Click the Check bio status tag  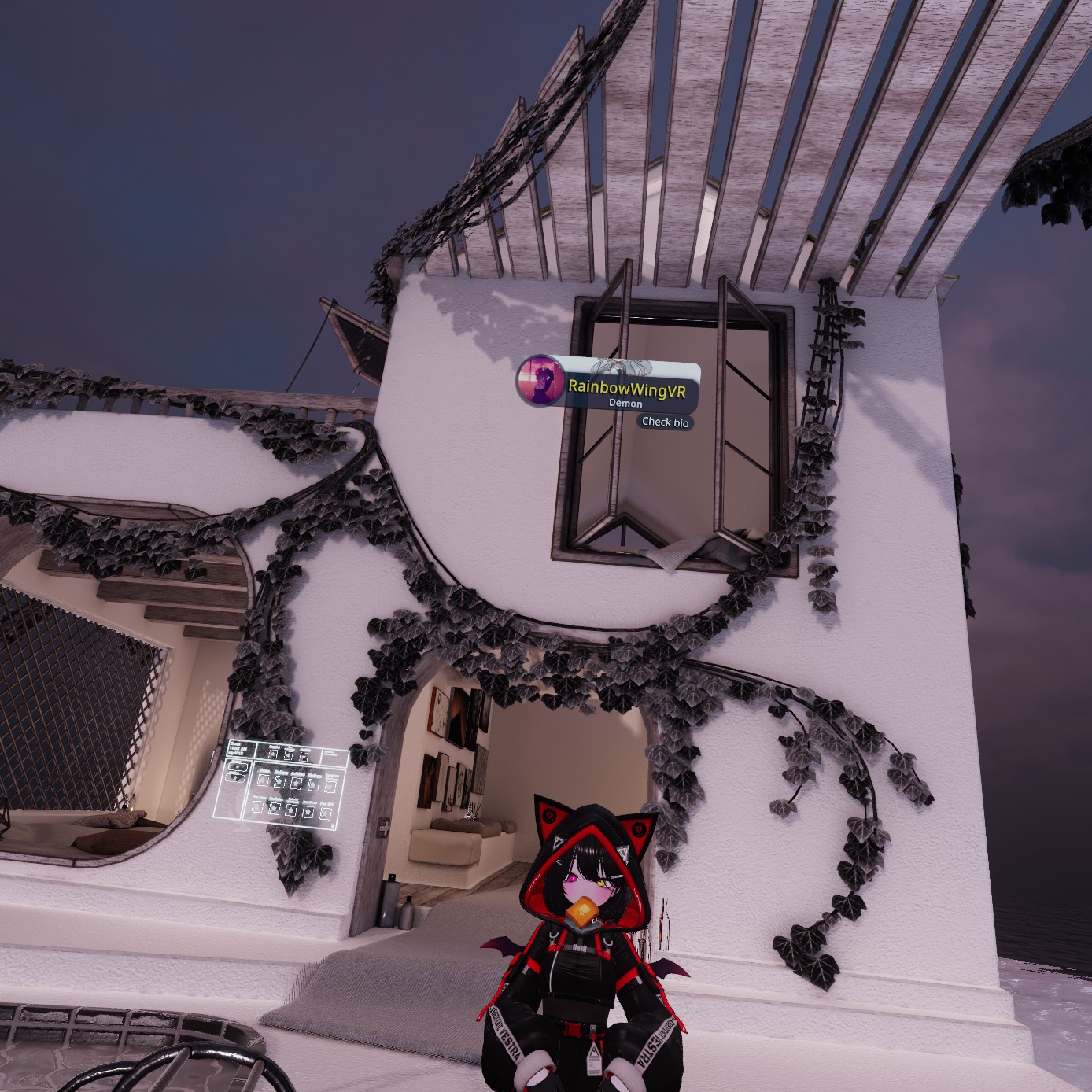(x=665, y=422)
